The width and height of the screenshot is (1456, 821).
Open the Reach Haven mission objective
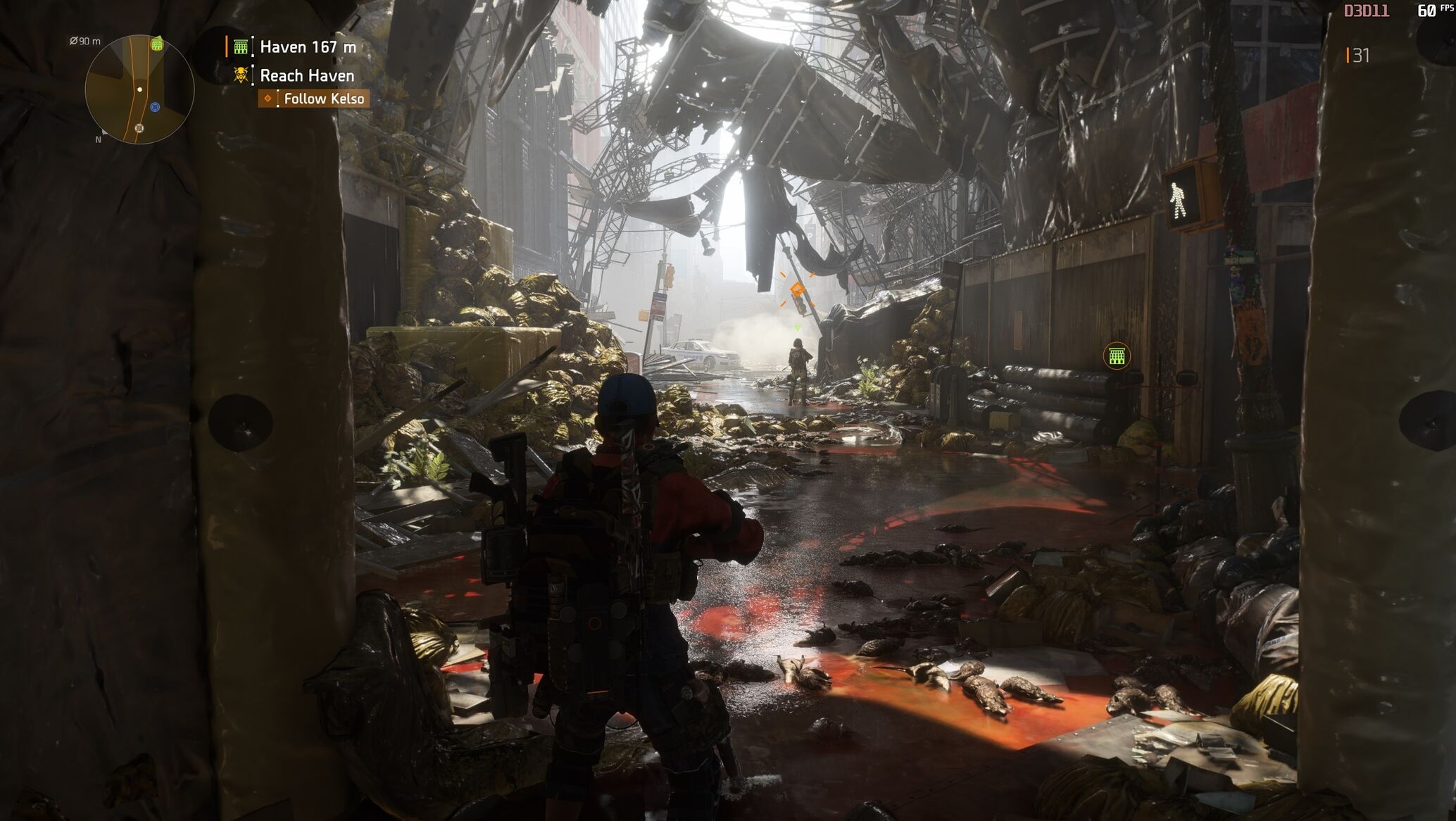pos(306,75)
